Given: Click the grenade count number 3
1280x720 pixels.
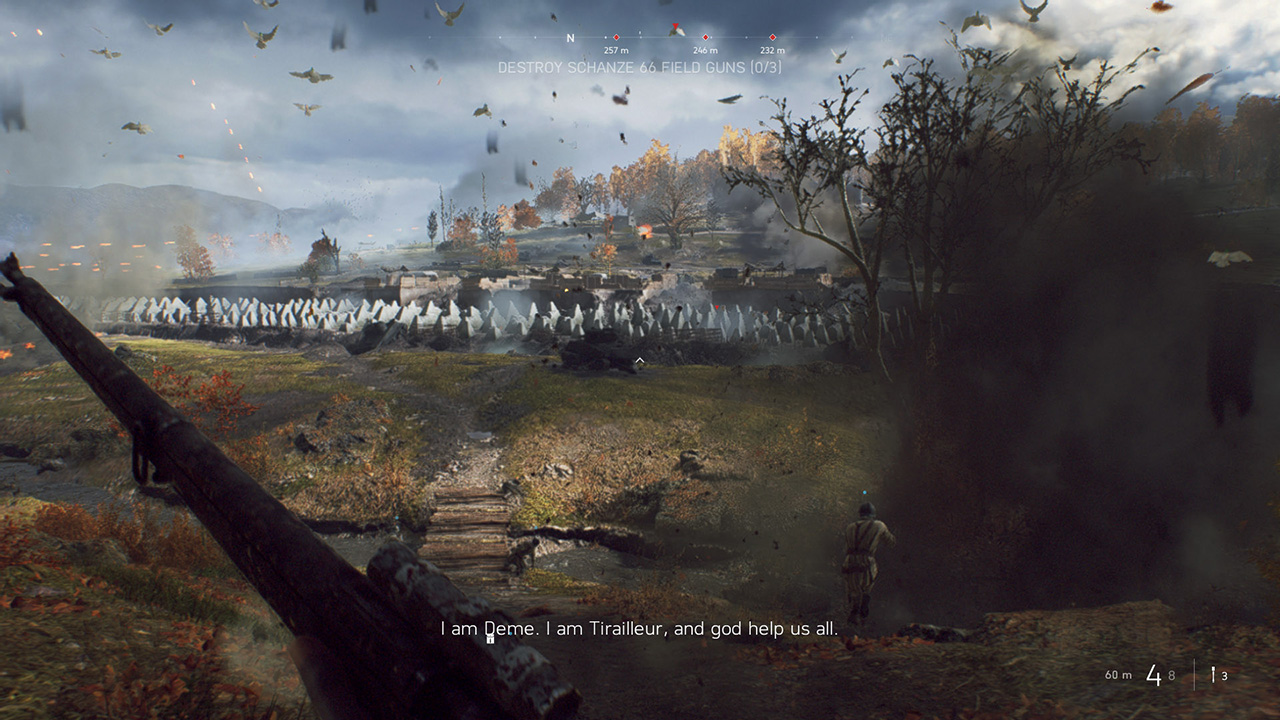Looking at the screenshot, I should pos(1224,676).
